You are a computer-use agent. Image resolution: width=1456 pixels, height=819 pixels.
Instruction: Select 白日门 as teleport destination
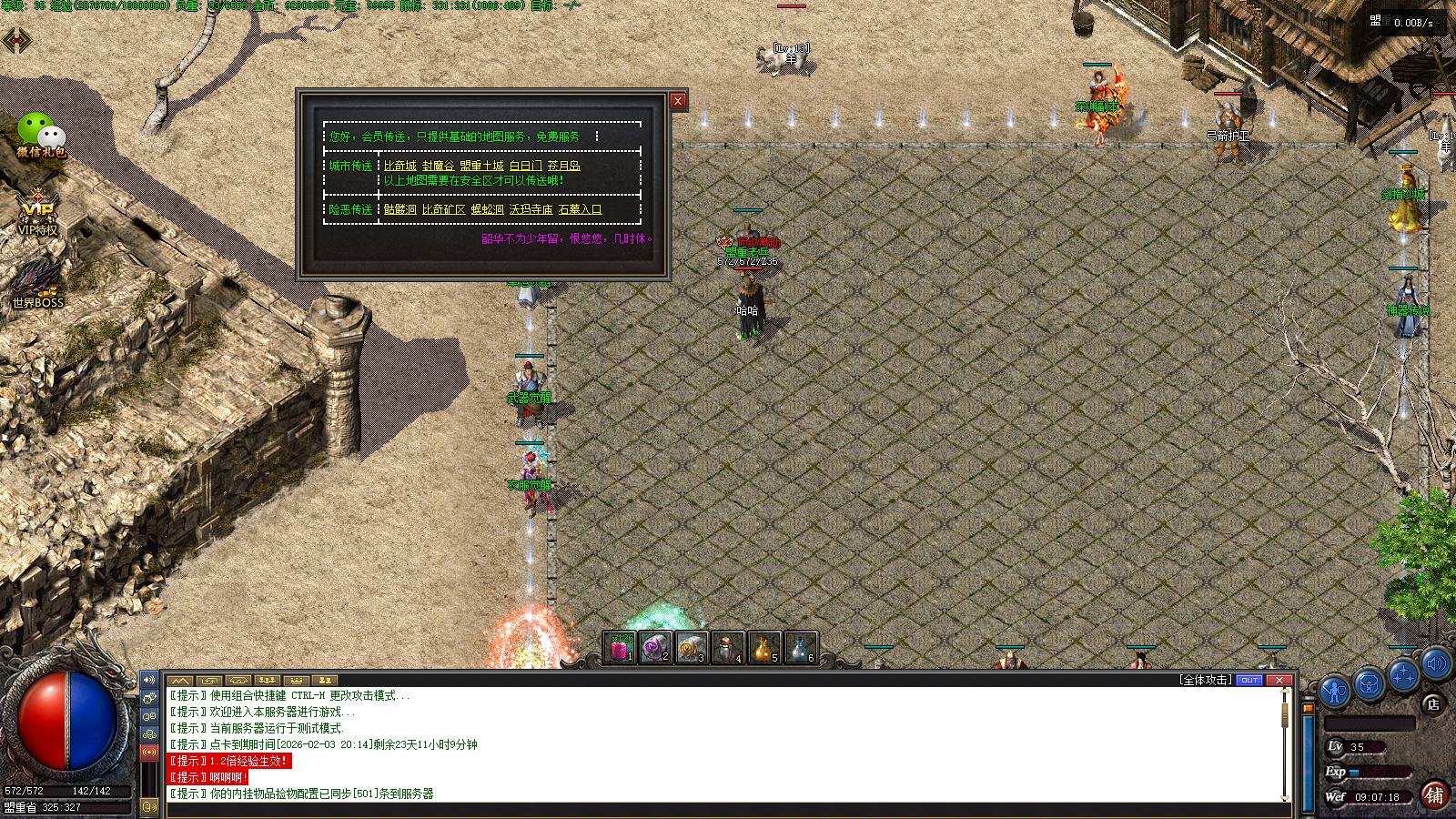525,166
